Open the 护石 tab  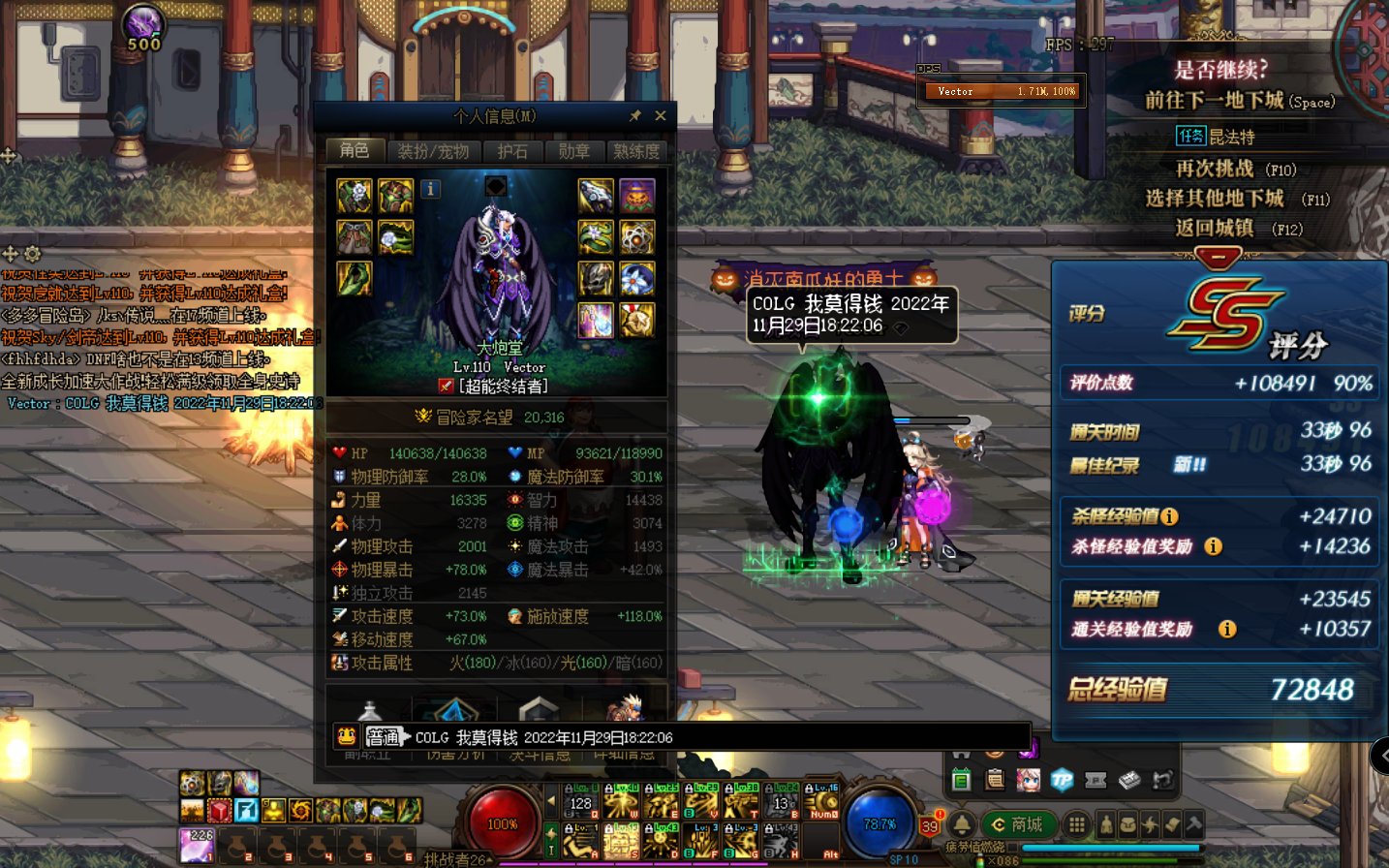512,151
